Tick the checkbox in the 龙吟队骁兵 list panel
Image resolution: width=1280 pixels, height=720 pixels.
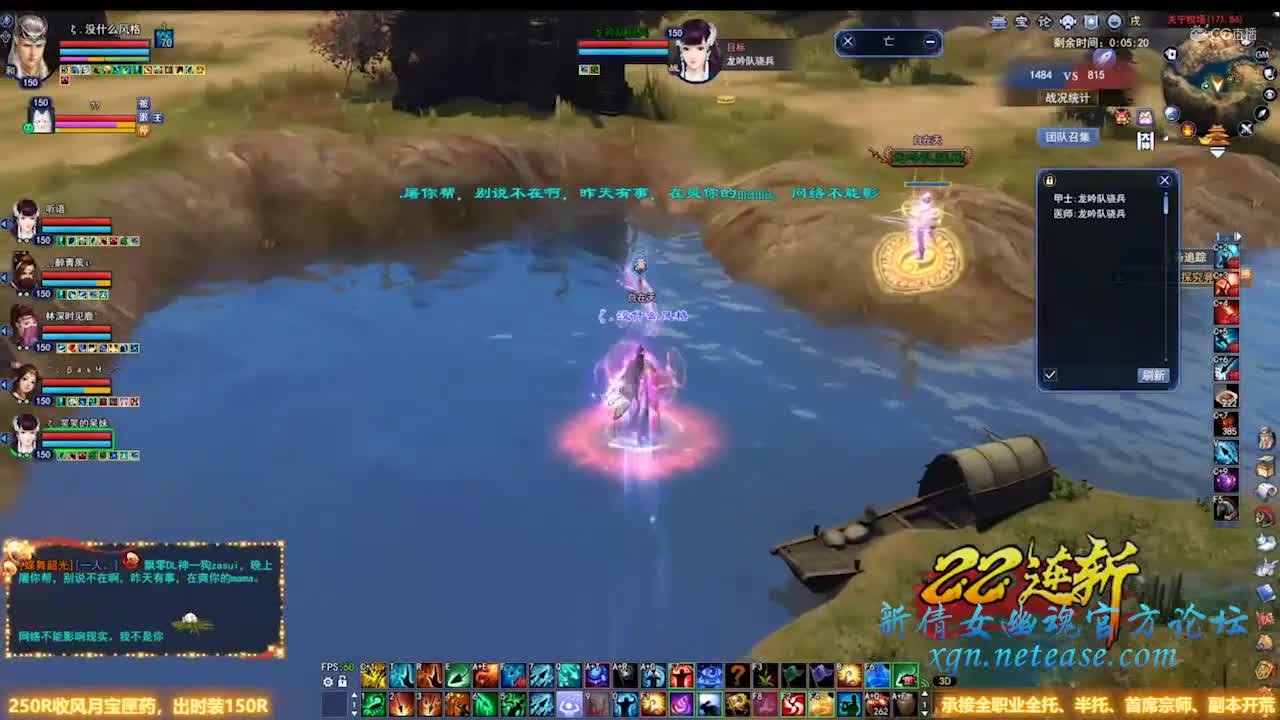tap(1050, 373)
